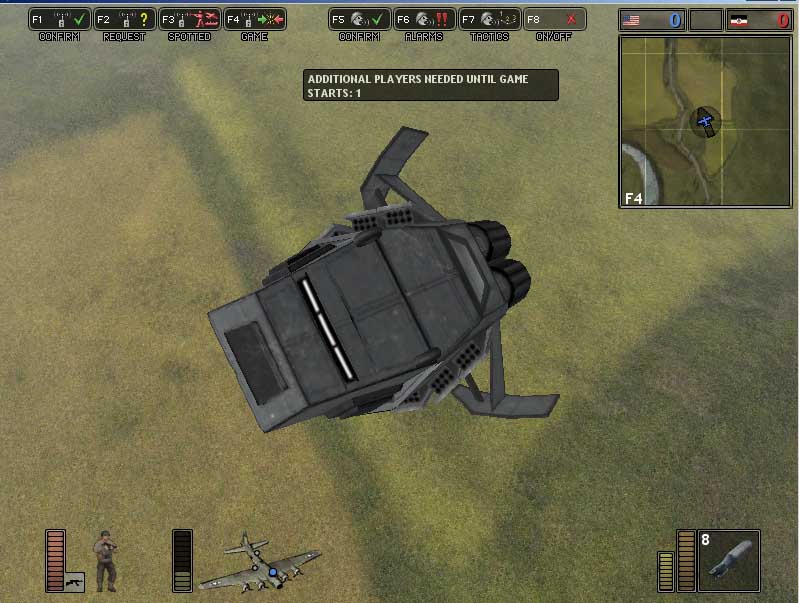Open the F7 Tactics menu

point(489,19)
